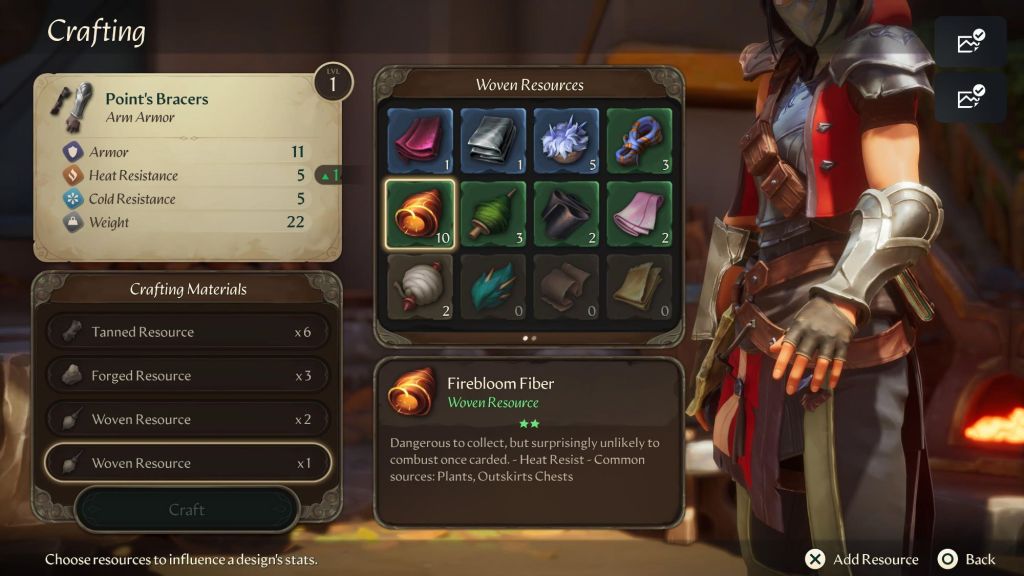Select the Tanned Resource x6 material row

[187, 332]
